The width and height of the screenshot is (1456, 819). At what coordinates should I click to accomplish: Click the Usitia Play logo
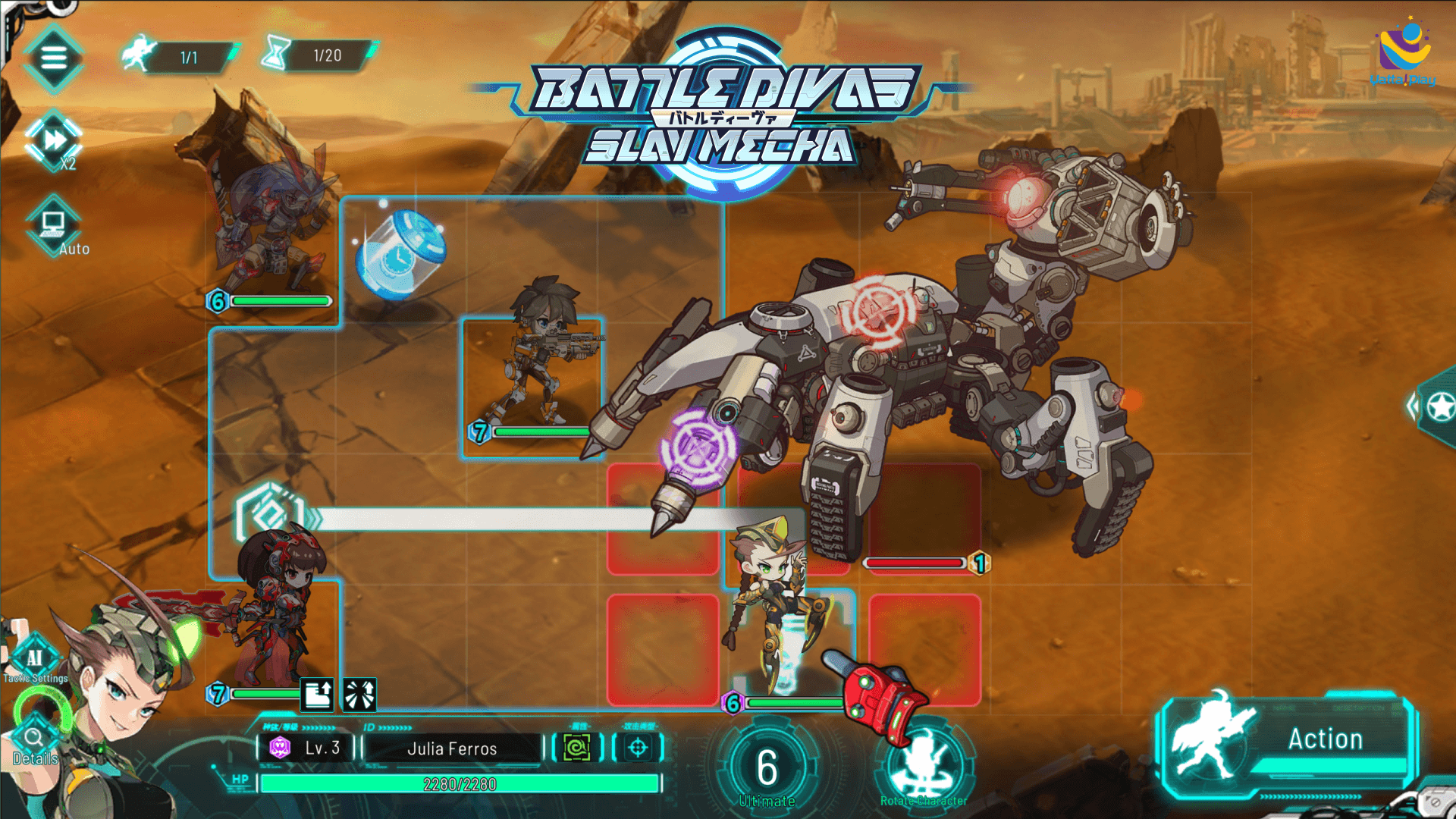(1404, 52)
